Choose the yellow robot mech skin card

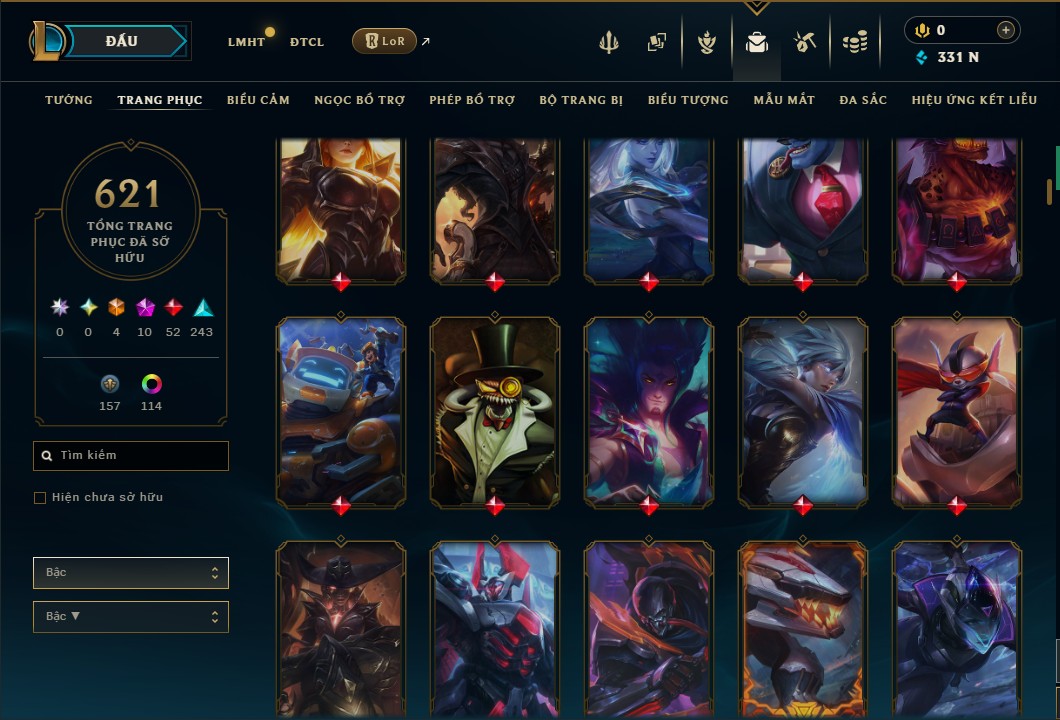pos(341,410)
